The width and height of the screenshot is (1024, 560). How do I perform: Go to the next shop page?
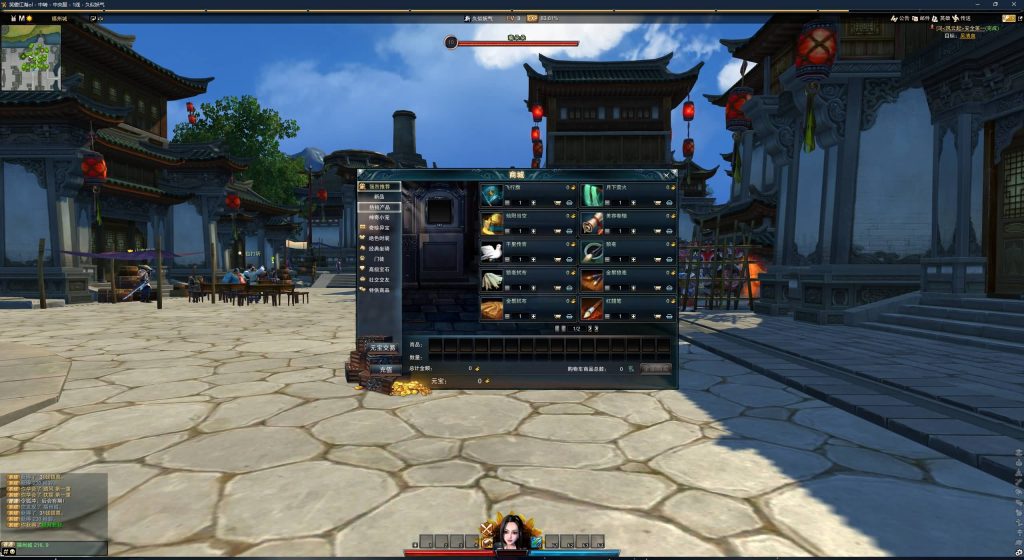(x=592, y=328)
